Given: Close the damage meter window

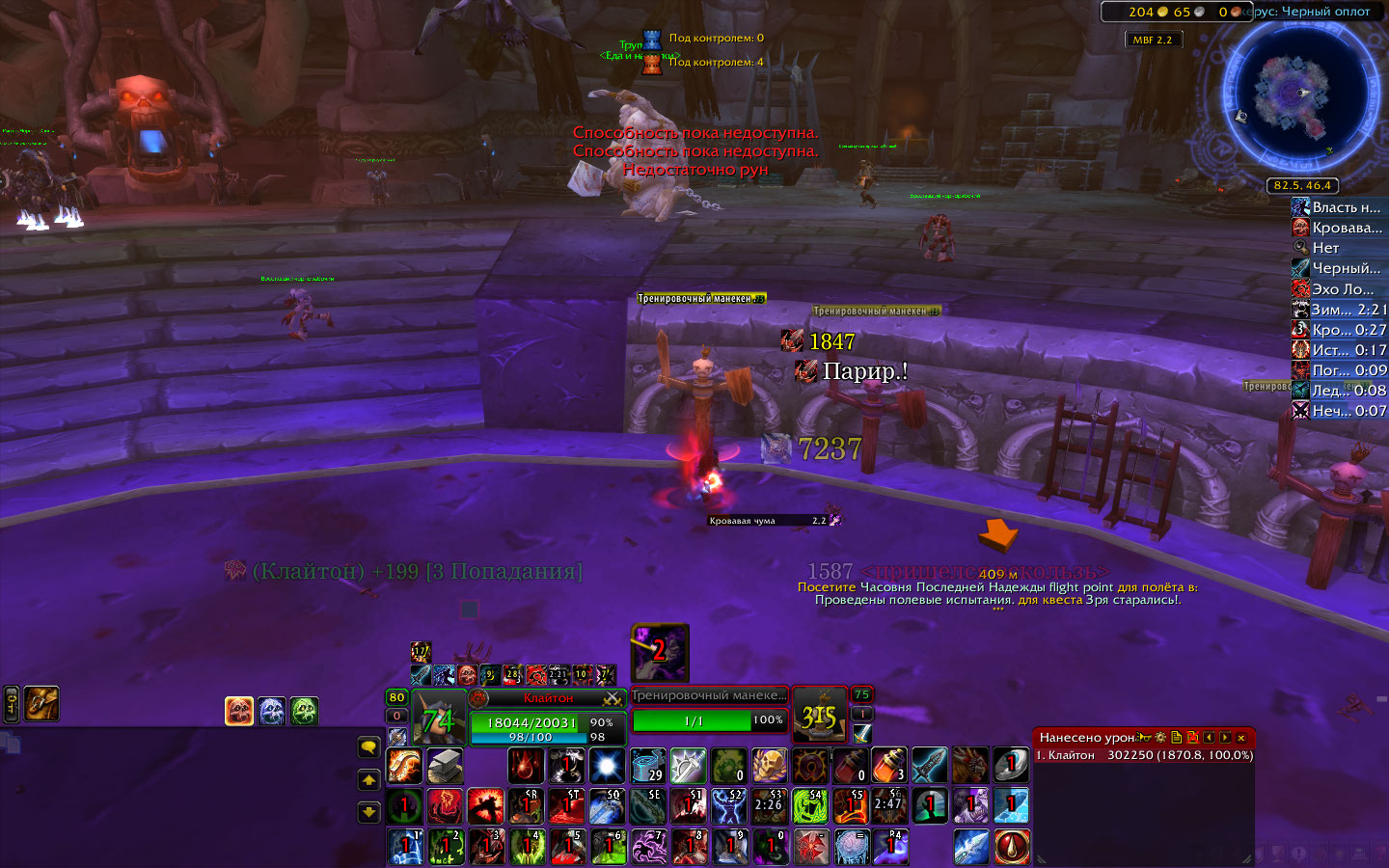Looking at the screenshot, I should coord(1241,738).
